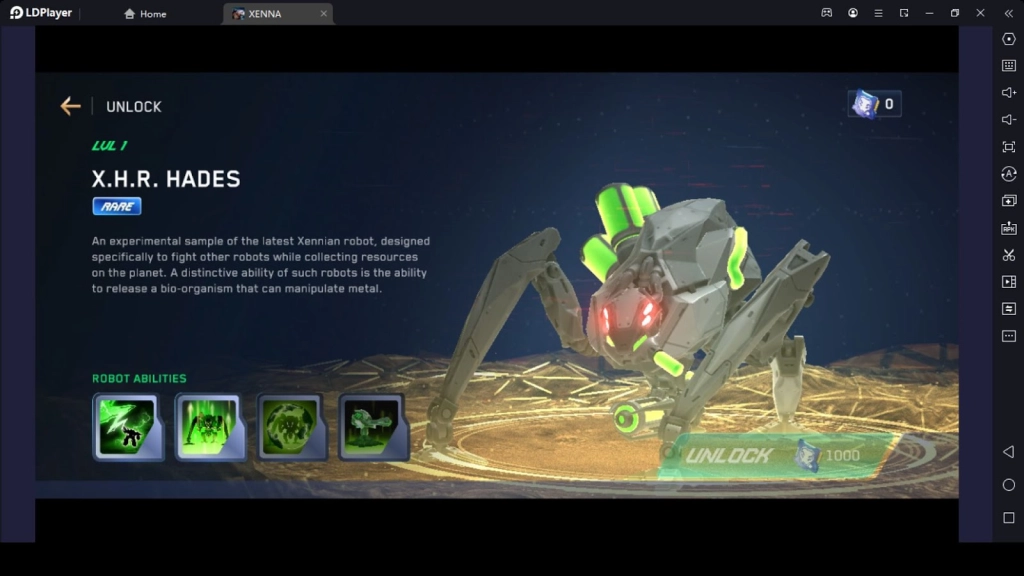Select the lightning bolt robot ability

tap(128, 427)
